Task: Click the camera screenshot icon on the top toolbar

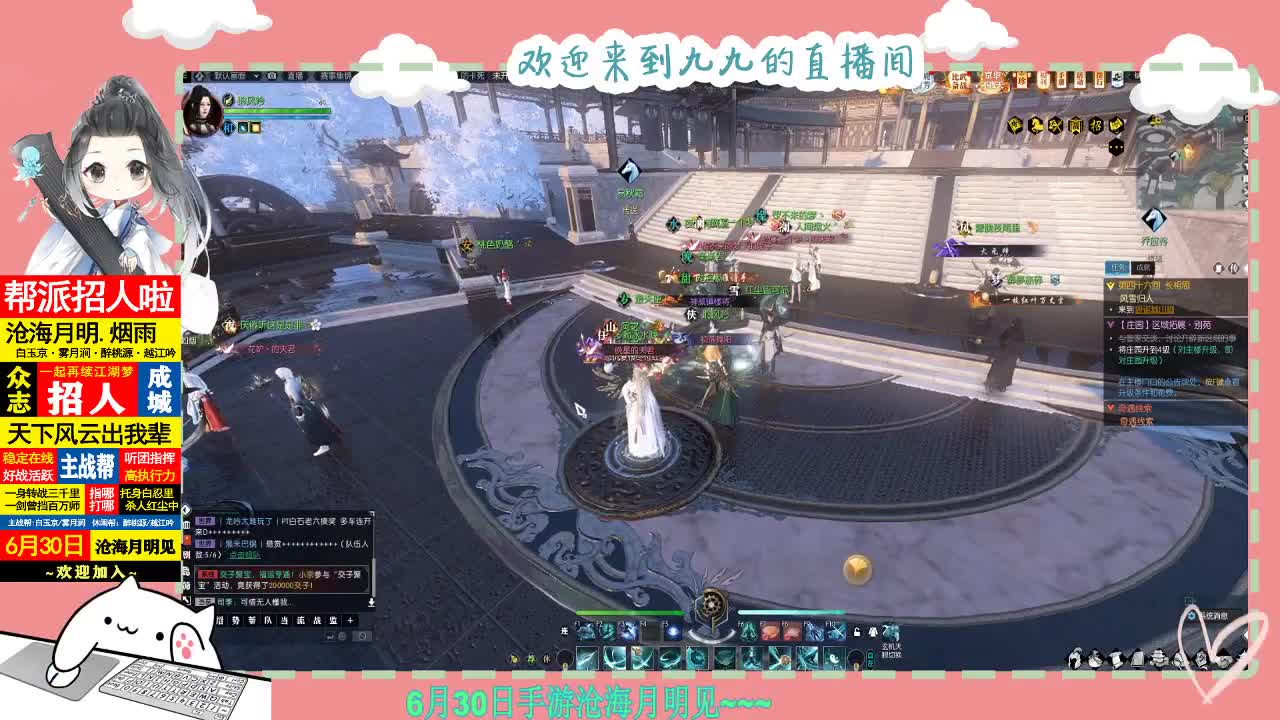Action: [x=273, y=76]
